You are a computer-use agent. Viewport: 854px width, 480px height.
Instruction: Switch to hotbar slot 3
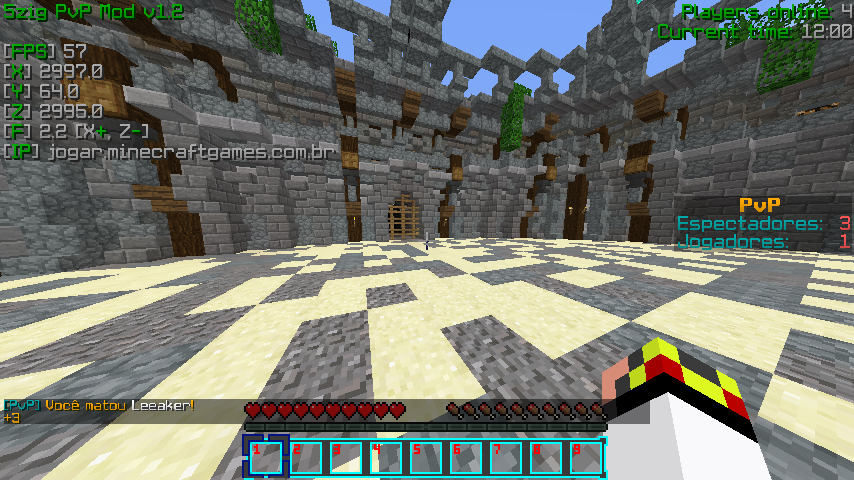346,457
